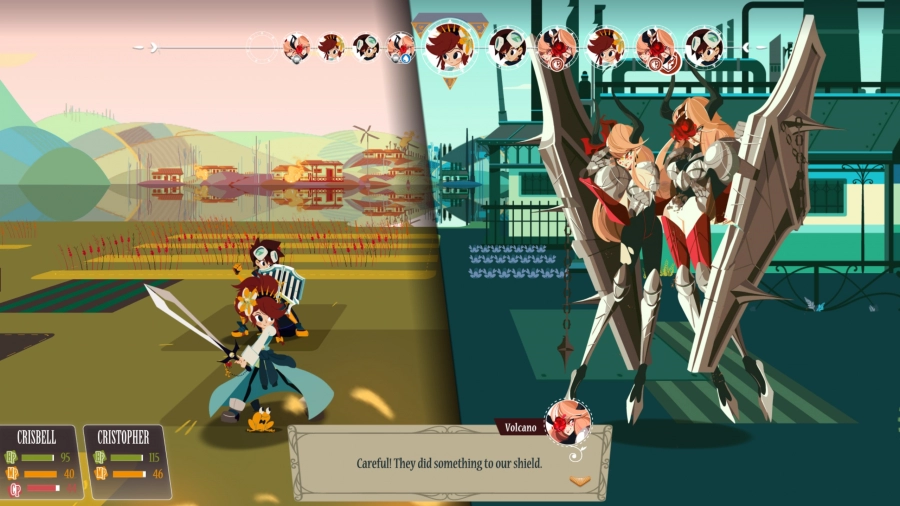Screen dimensions: 900x506
Task: Advance the dialogue with the orange arrow
Action: pos(579,481)
